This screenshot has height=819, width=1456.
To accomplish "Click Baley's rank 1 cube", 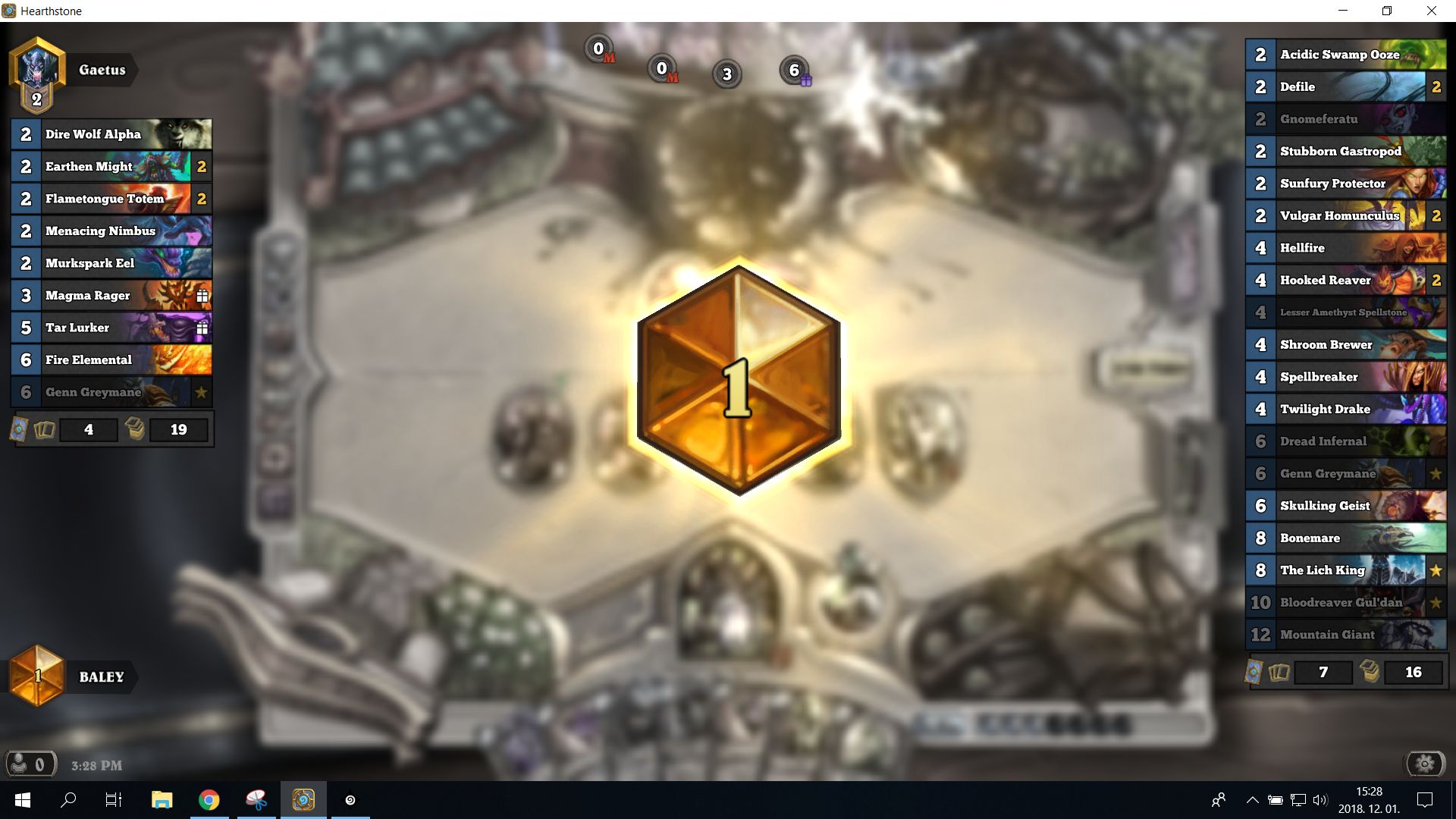I will tap(37, 676).
